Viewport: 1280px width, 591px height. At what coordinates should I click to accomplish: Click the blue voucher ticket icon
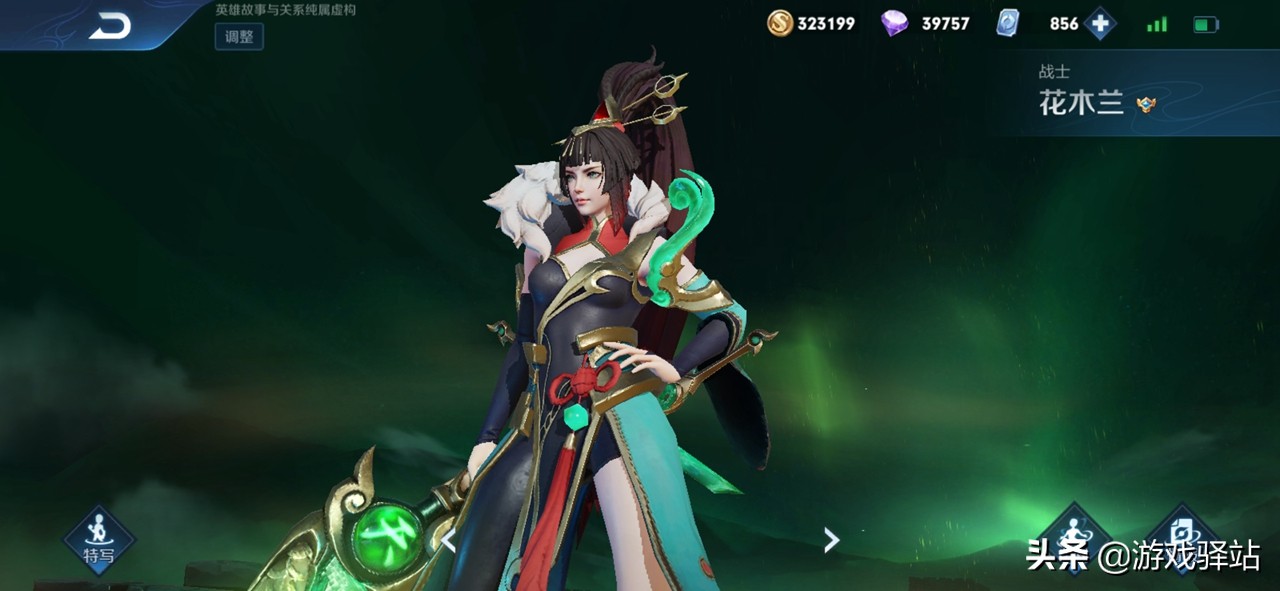tap(1008, 23)
